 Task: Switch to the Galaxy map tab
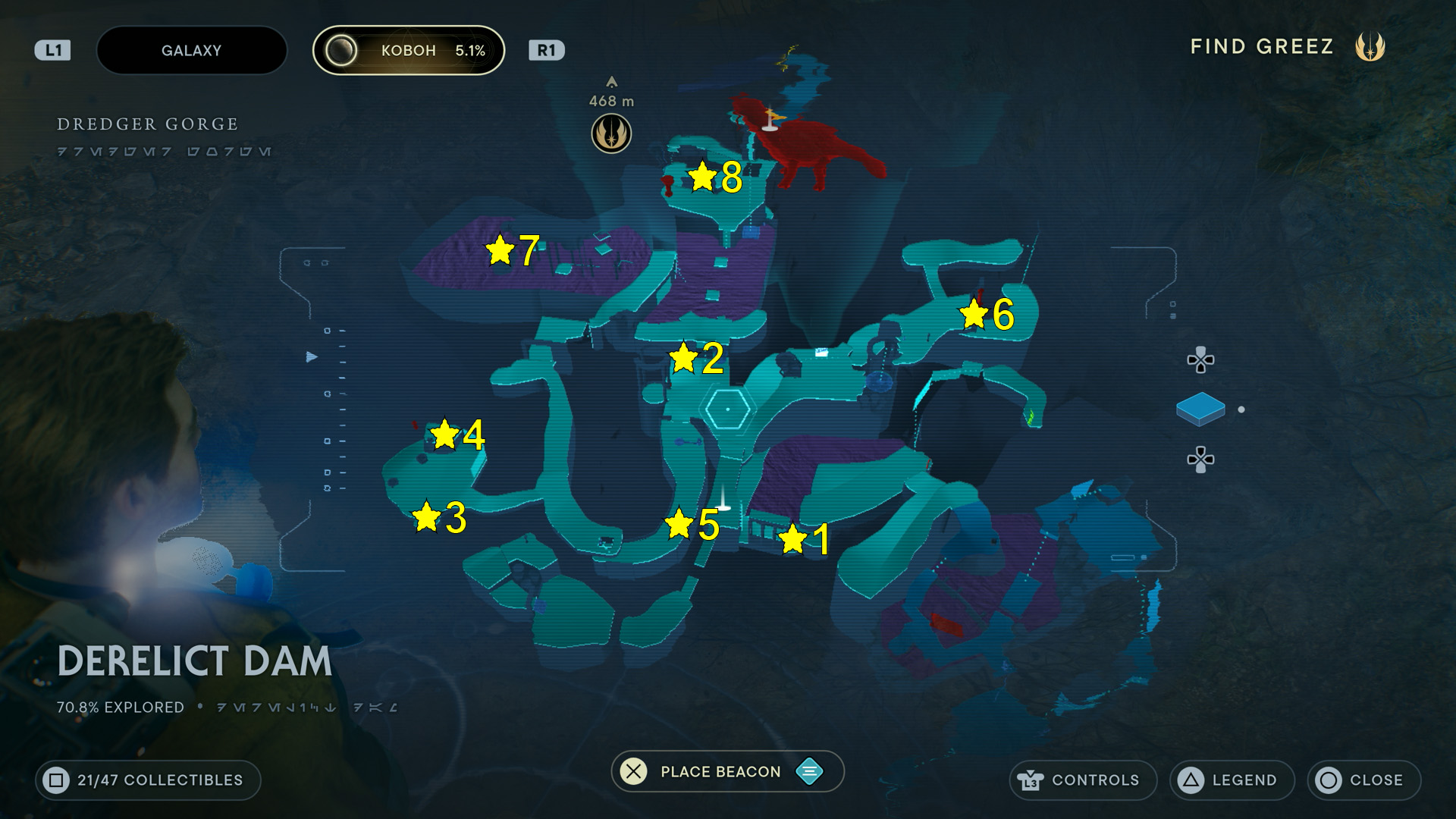coord(191,51)
